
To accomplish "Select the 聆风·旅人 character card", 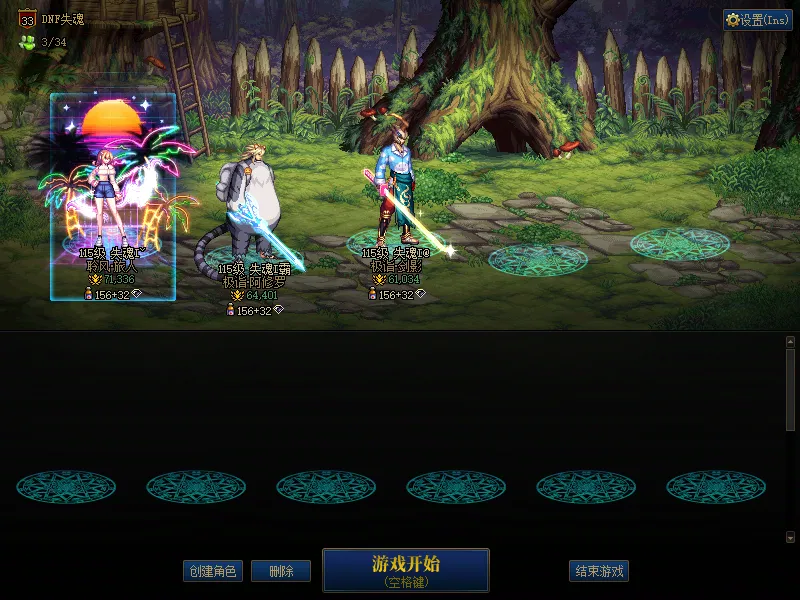I will tap(113, 196).
